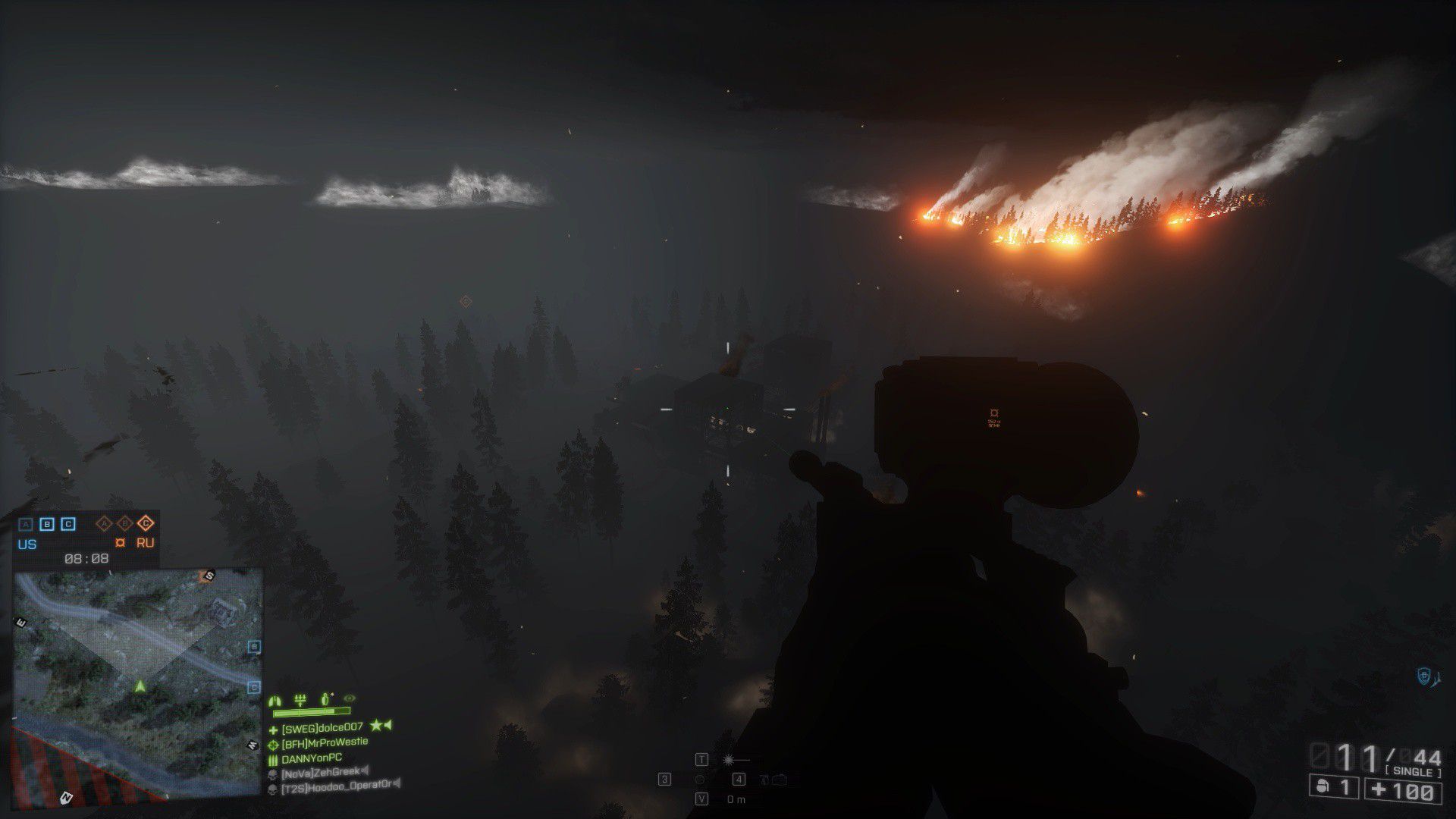Click the blue shield icon at the right edge
Screen dimensions: 1456x819
pyautogui.click(x=1423, y=676)
